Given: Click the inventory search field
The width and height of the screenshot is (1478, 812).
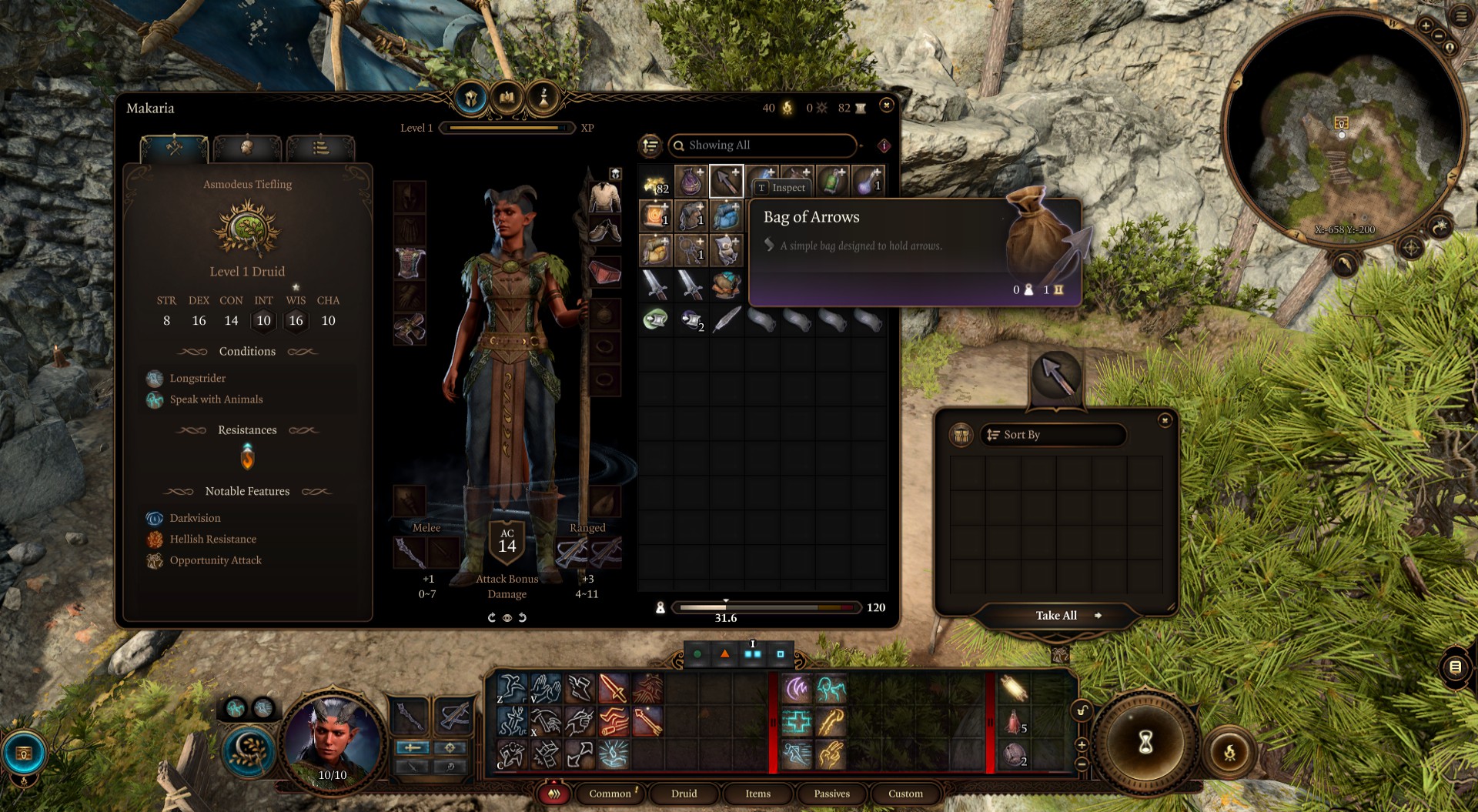Looking at the screenshot, I should point(762,145).
